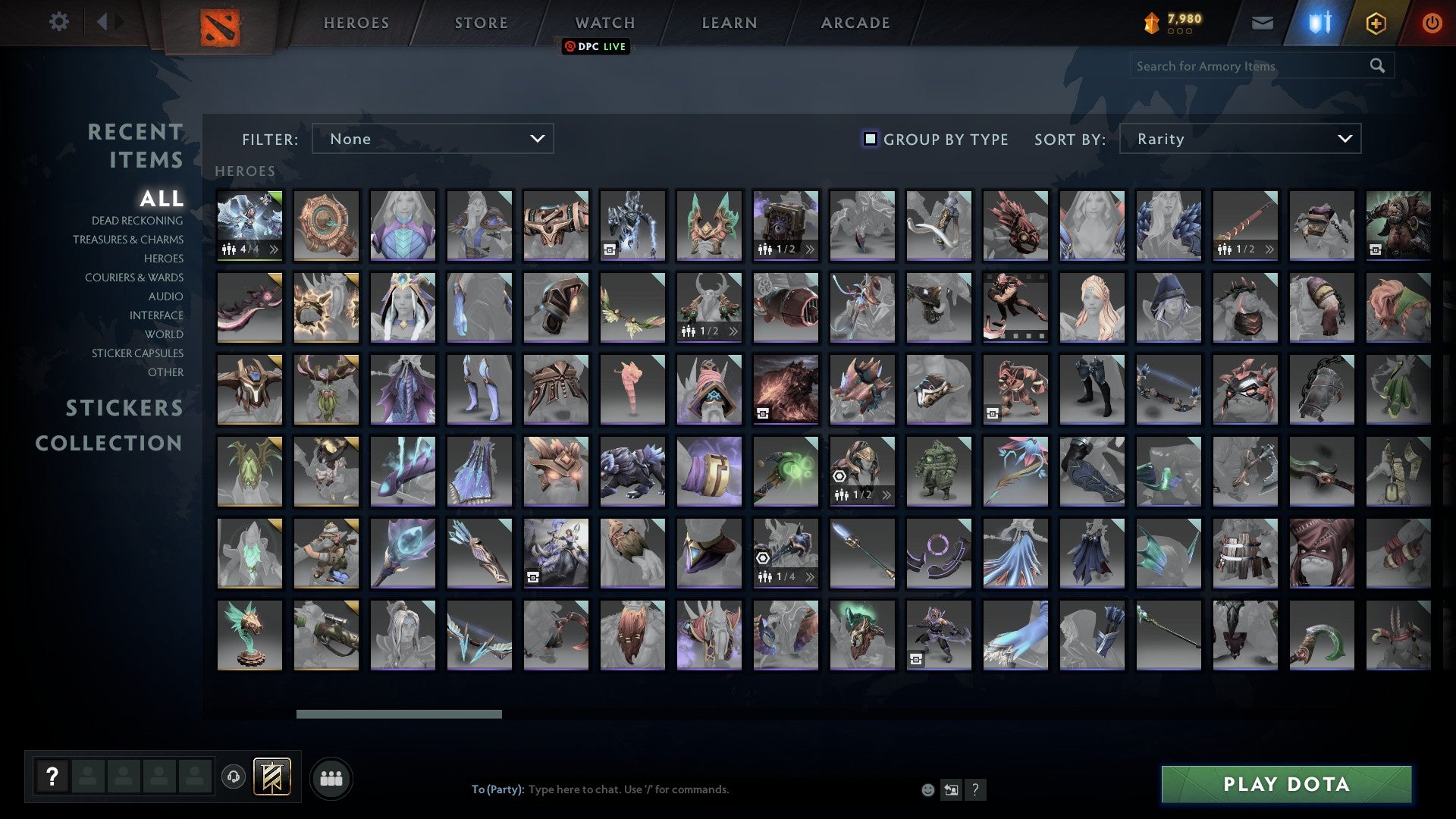This screenshot has width=1456, height=819.
Task: Click the question mark party slot icon
Action: click(x=51, y=775)
